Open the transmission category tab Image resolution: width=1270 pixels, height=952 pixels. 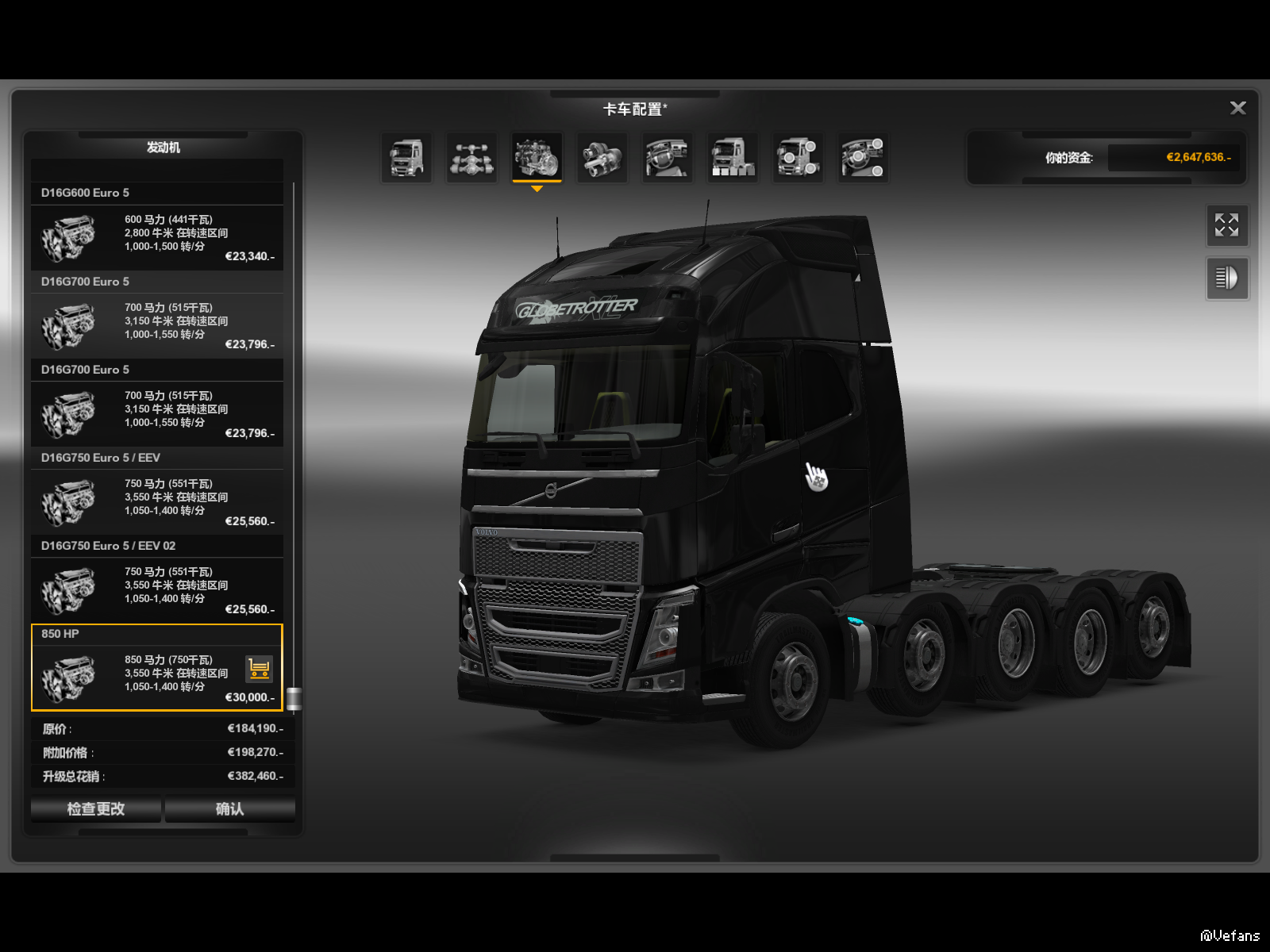pyautogui.click(x=602, y=157)
